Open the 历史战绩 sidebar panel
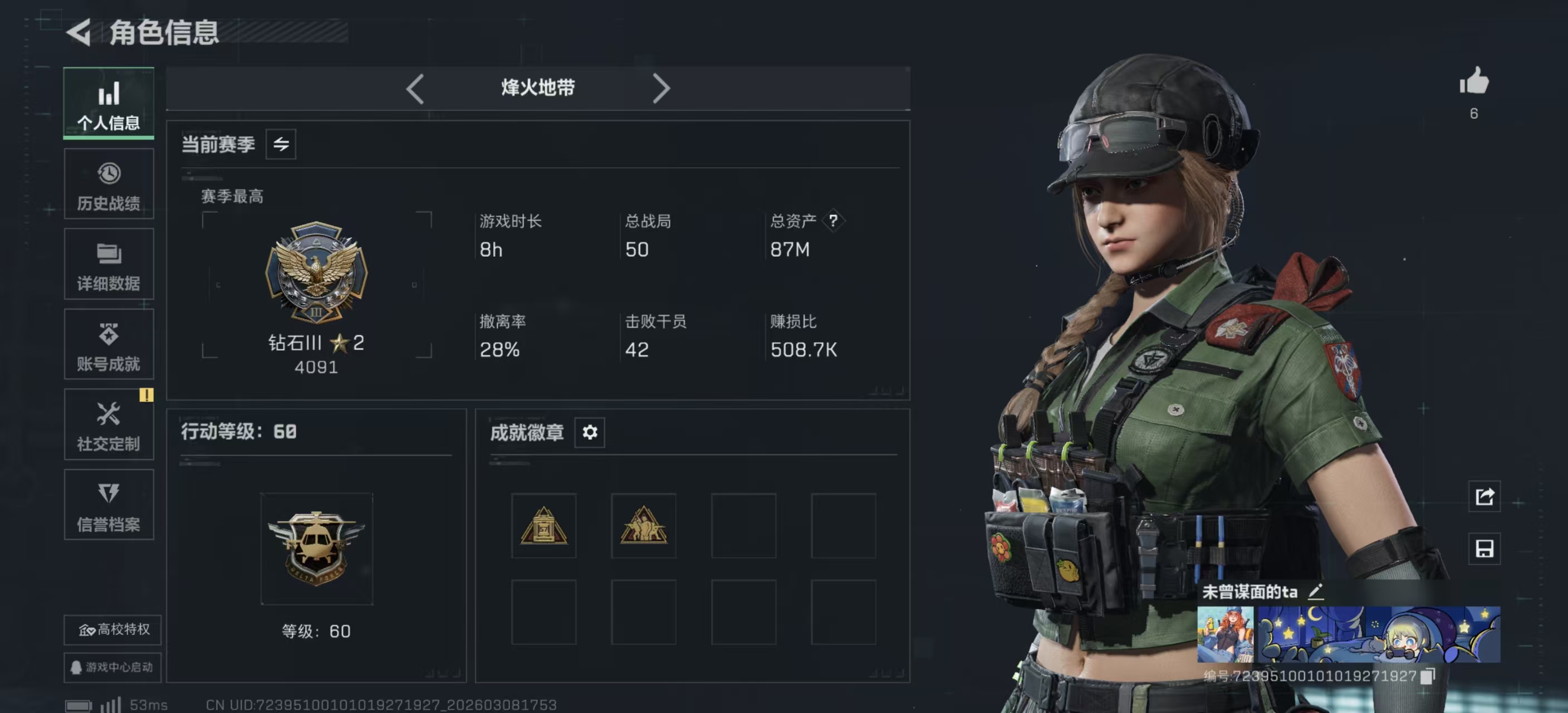The width and height of the screenshot is (1568, 713). 109,184
